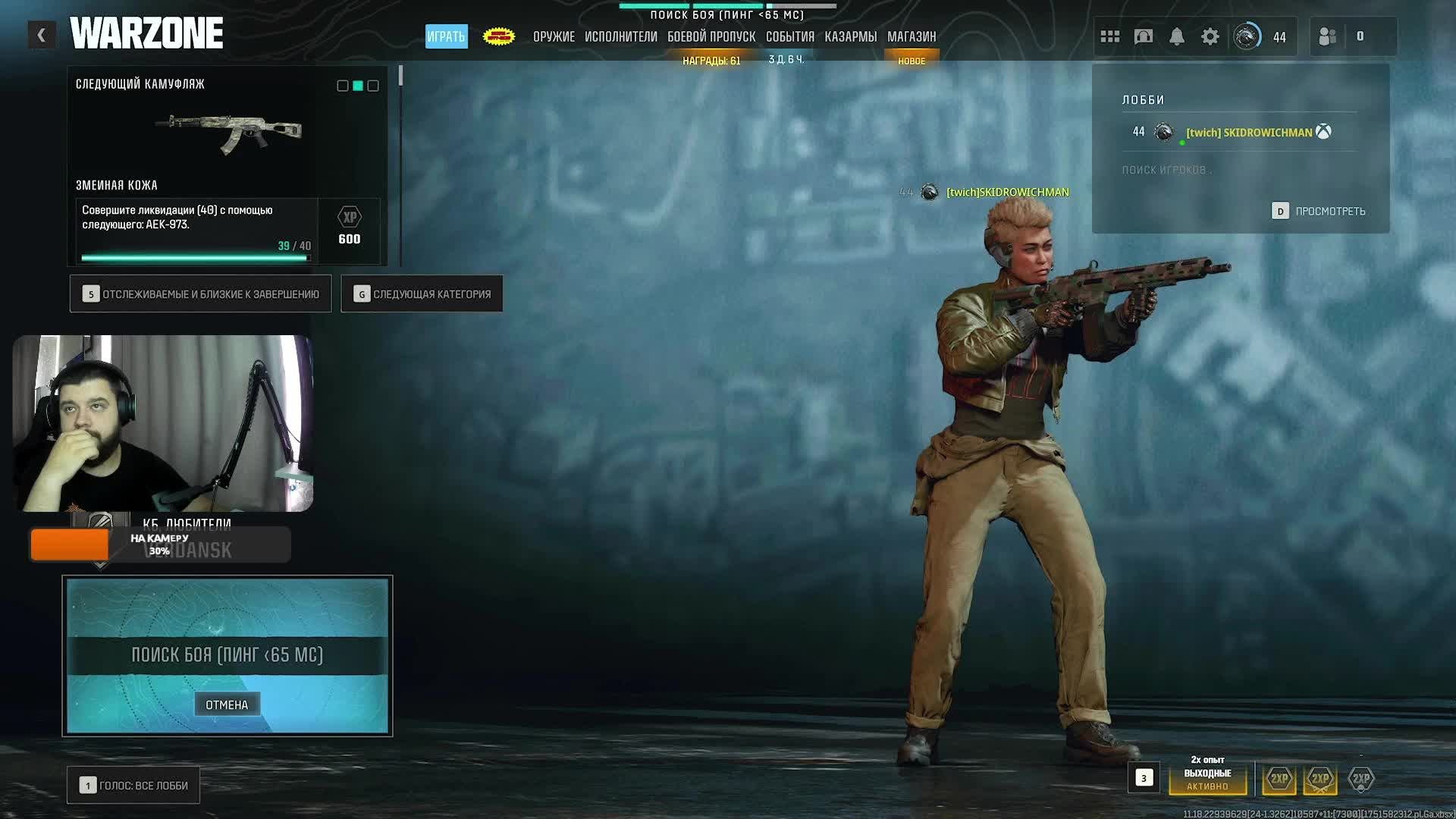Image resolution: width=1456 pixels, height=819 pixels.
Task: Select СЛЕДУЮЩАЯ КАТЕГОРИЯ button
Action: click(x=422, y=294)
